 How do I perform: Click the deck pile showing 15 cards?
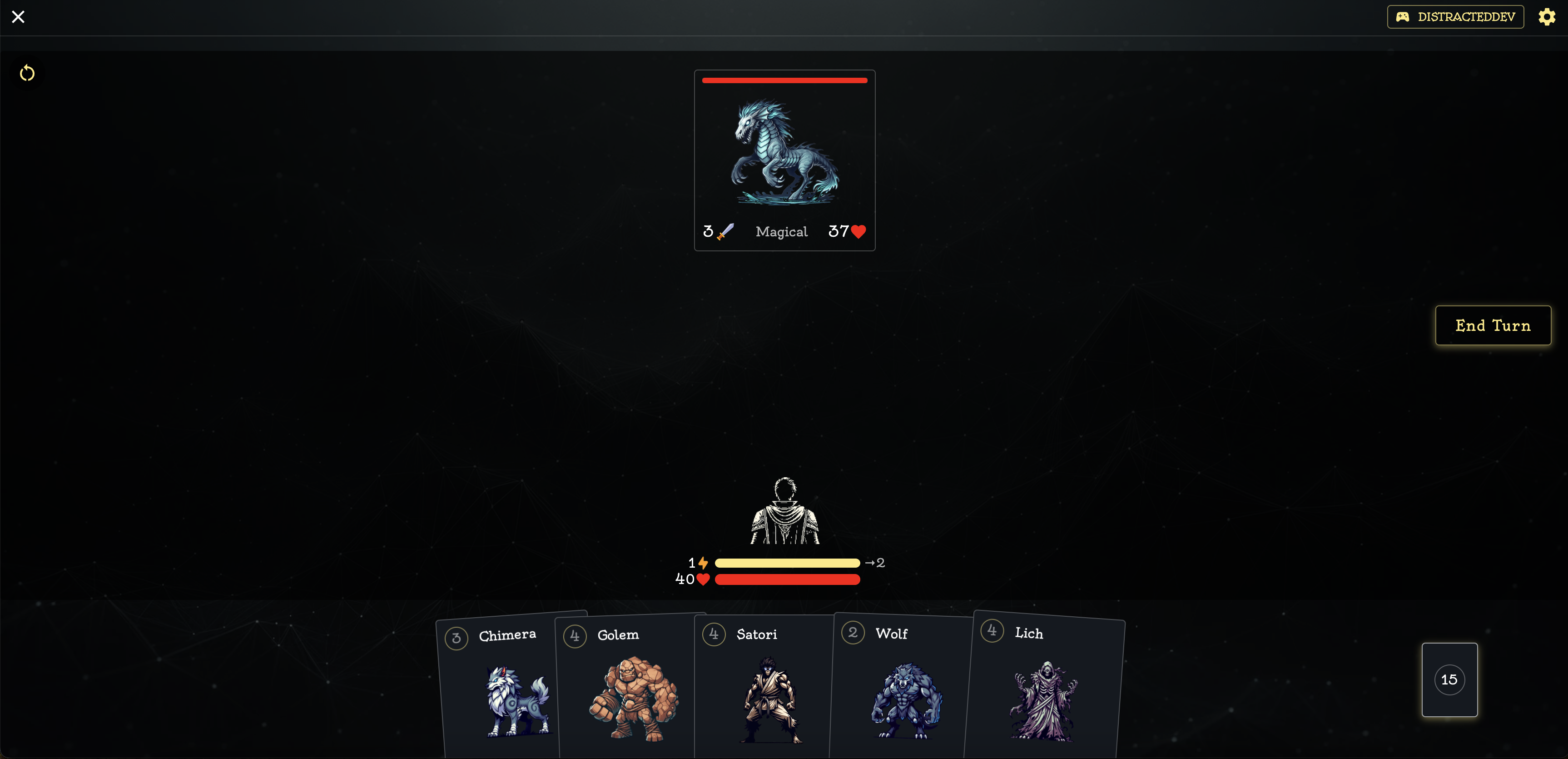point(1449,680)
